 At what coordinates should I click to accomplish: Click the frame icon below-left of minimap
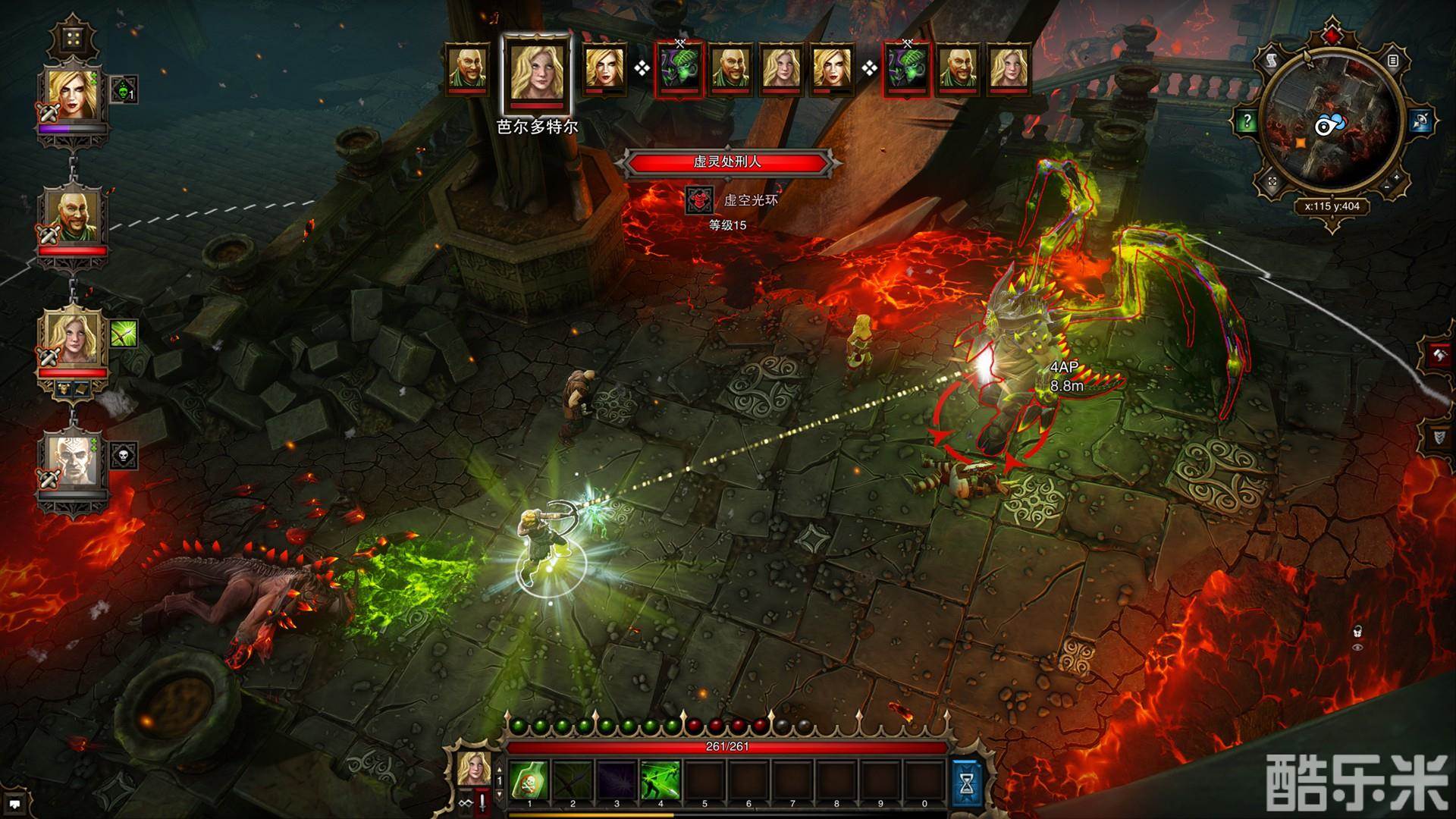(x=1272, y=182)
